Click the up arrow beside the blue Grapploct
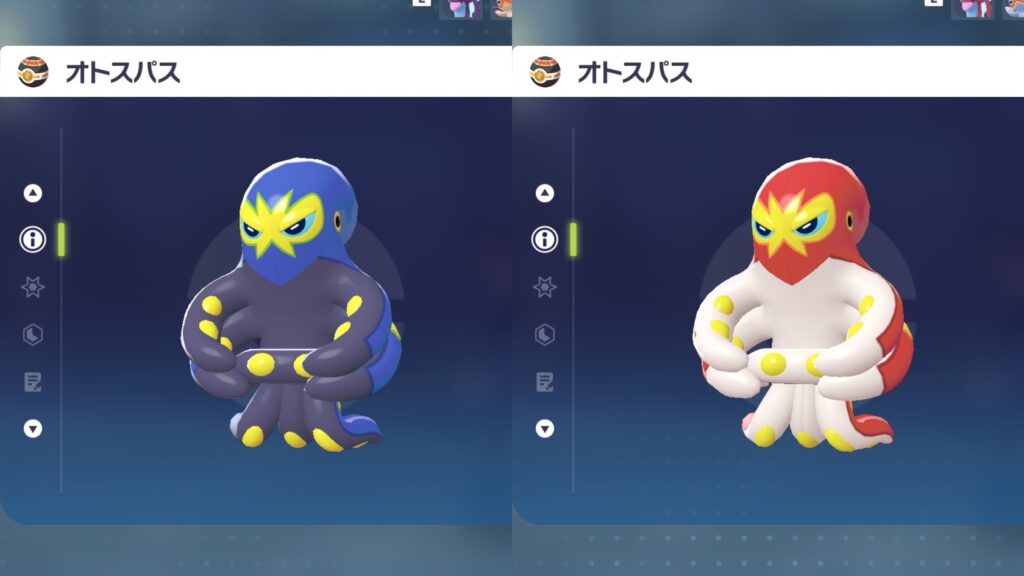Image resolution: width=1024 pixels, height=576 pixels. (33, 193)
